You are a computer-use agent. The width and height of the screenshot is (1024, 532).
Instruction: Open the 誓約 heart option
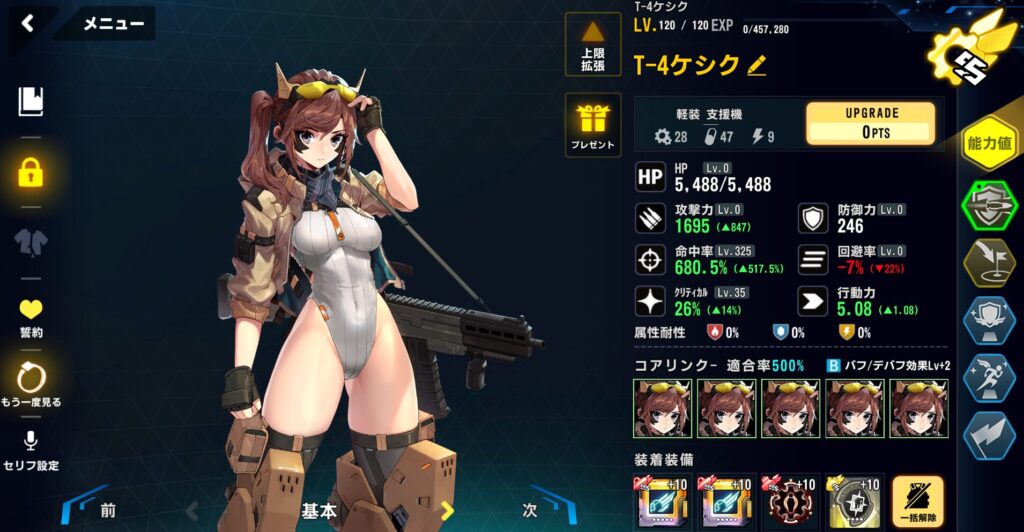[31, 317]
